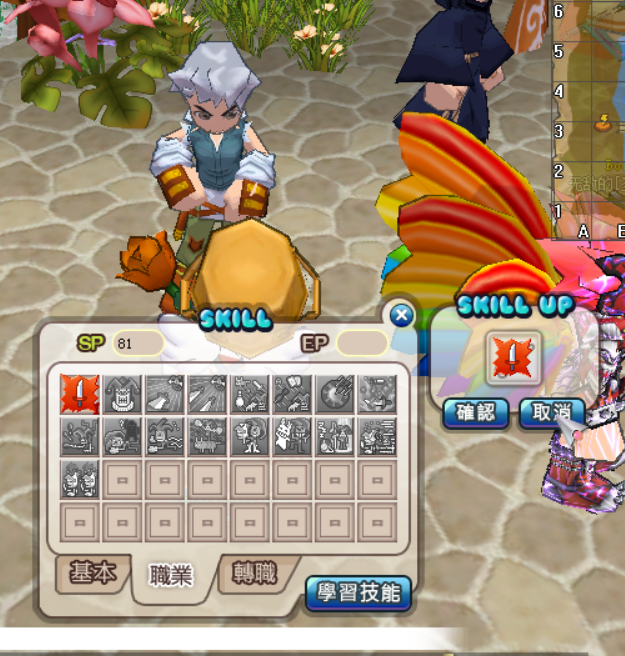
Task: Select the red sword skill in the skill grid
Action: [80, 394]
